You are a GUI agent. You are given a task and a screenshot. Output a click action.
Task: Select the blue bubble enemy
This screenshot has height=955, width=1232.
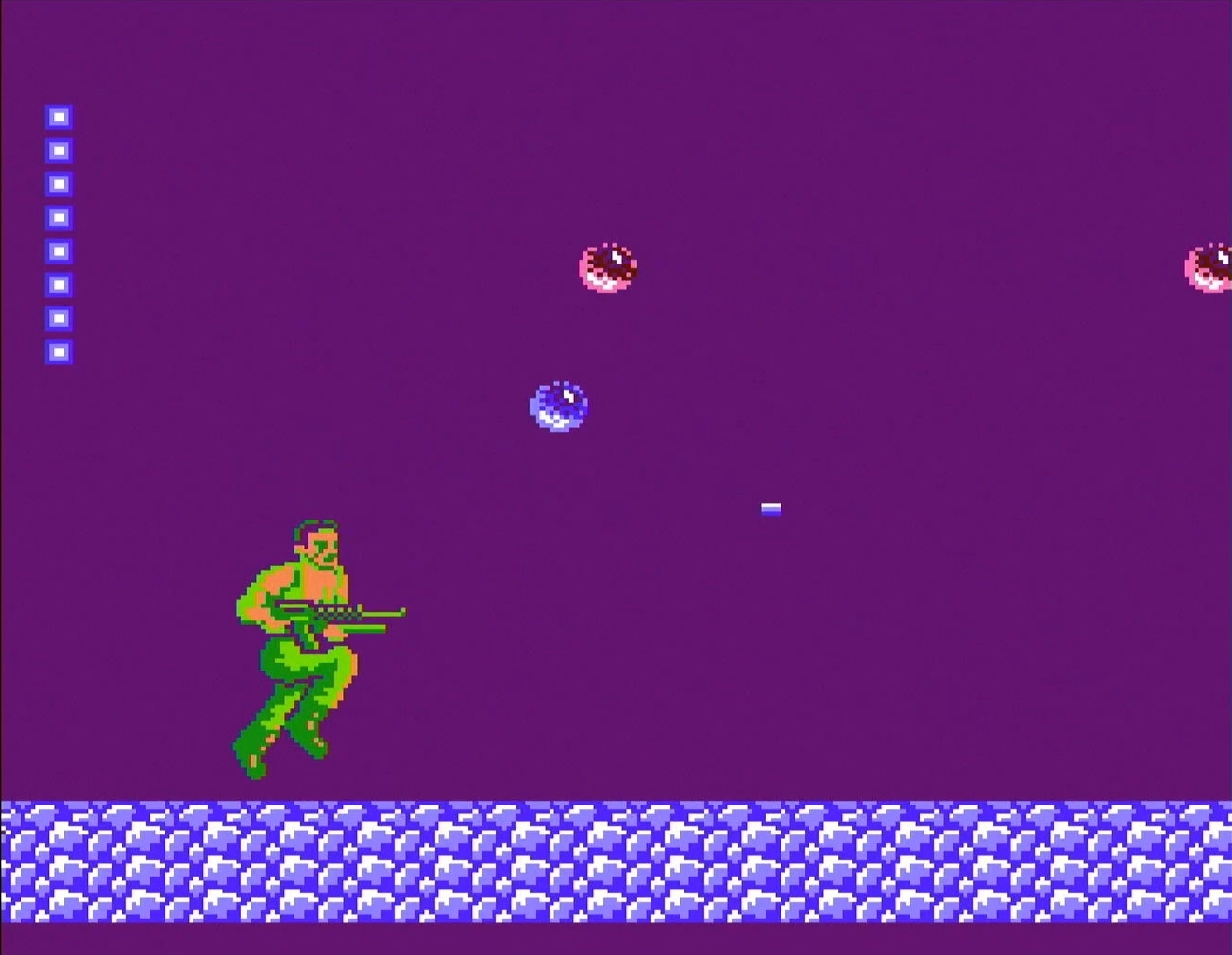[558, 405]
